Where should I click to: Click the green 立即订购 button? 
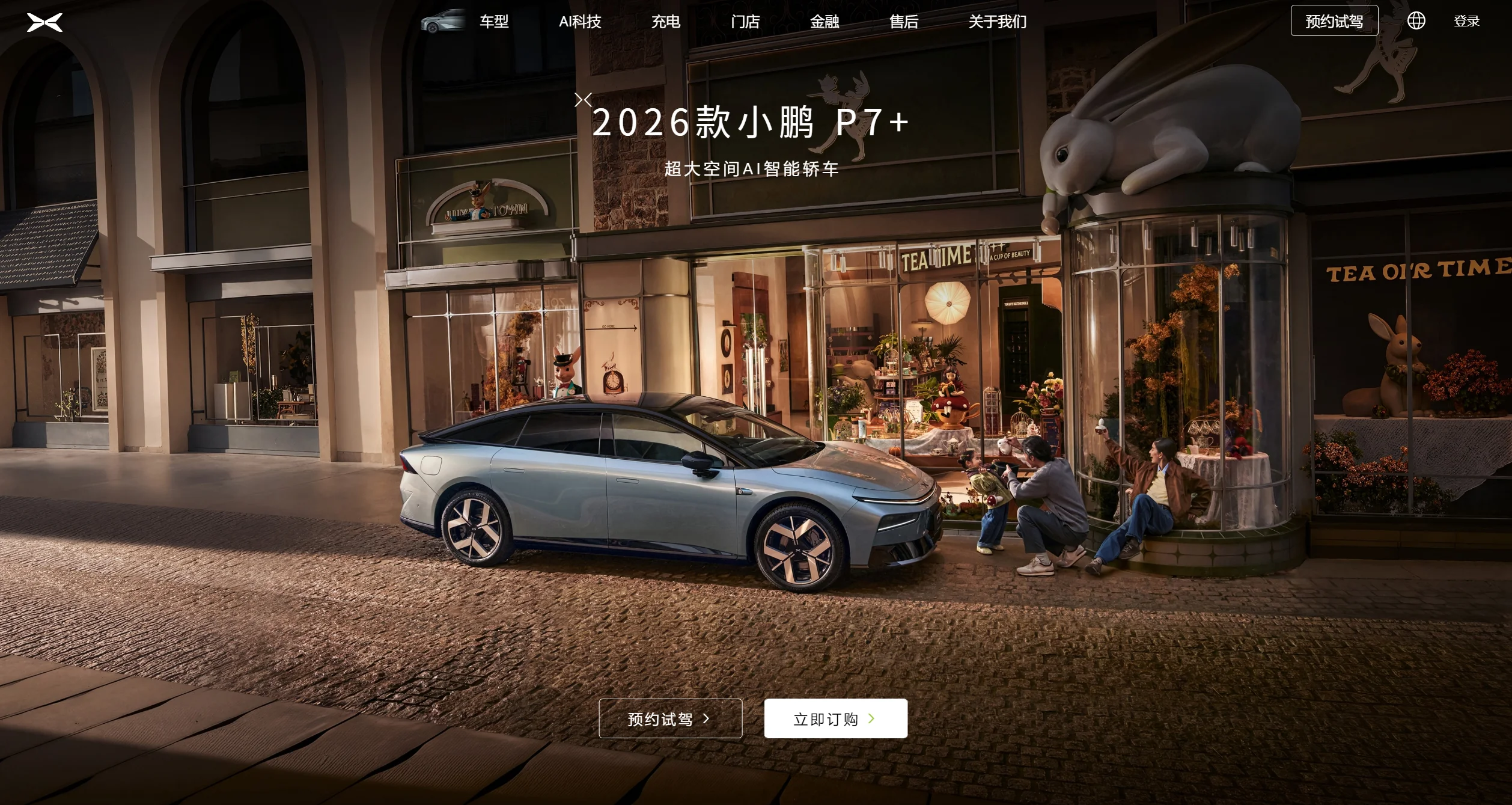pos(835,718)
